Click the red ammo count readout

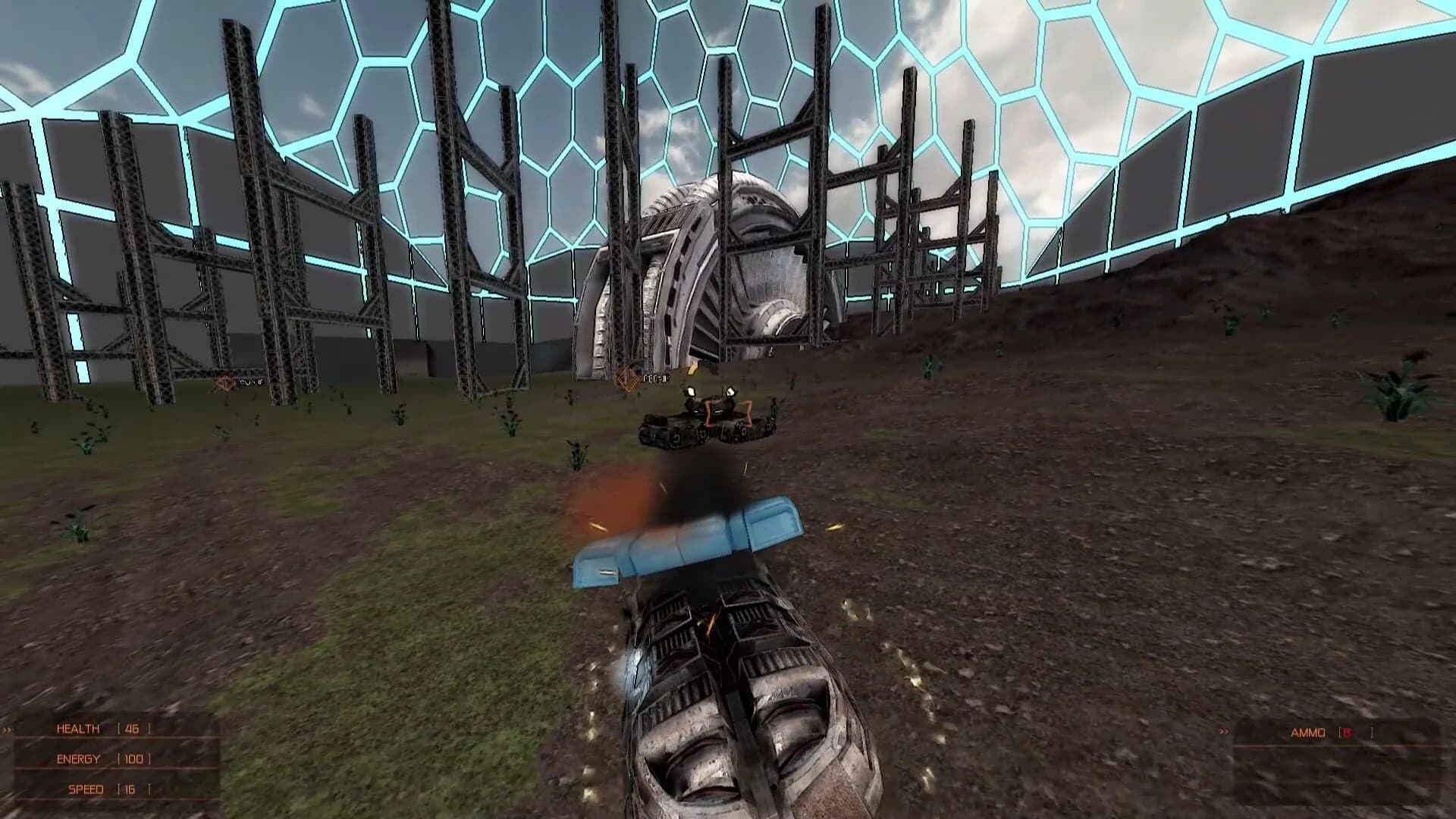(1347, 733)
